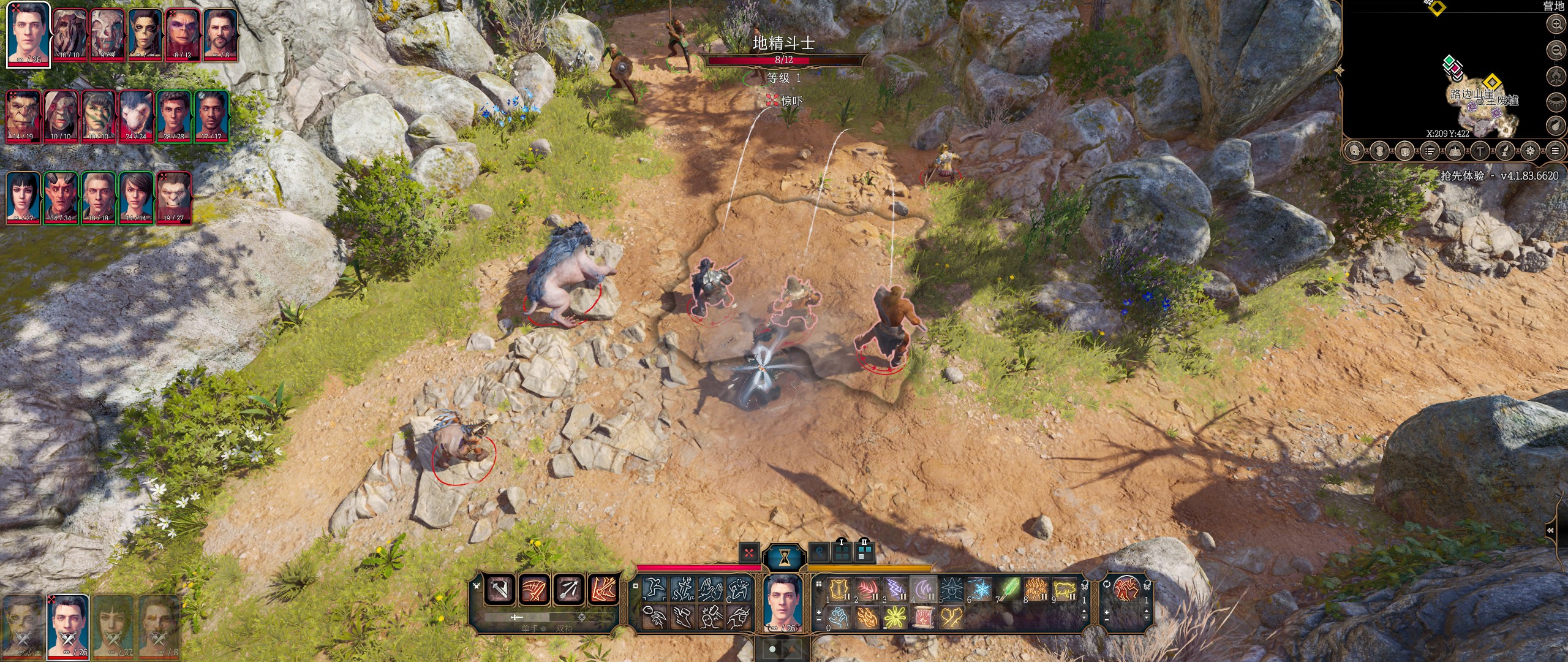Open the journal quill icon
Image resolution: width=1568 pixels, height=662 pixels.
click(x=1505, y=150)
